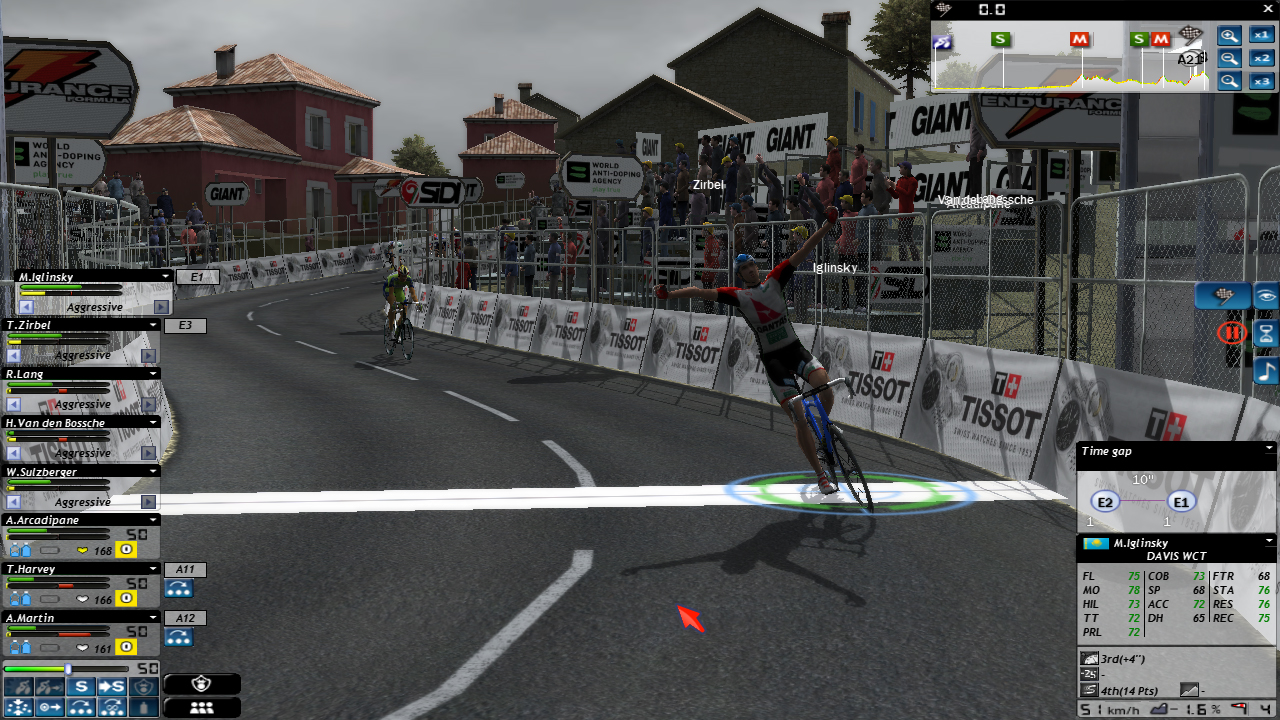Toggle music with the note icon
This screenshot has width=1280, height=720.
tap(1266, 372)
